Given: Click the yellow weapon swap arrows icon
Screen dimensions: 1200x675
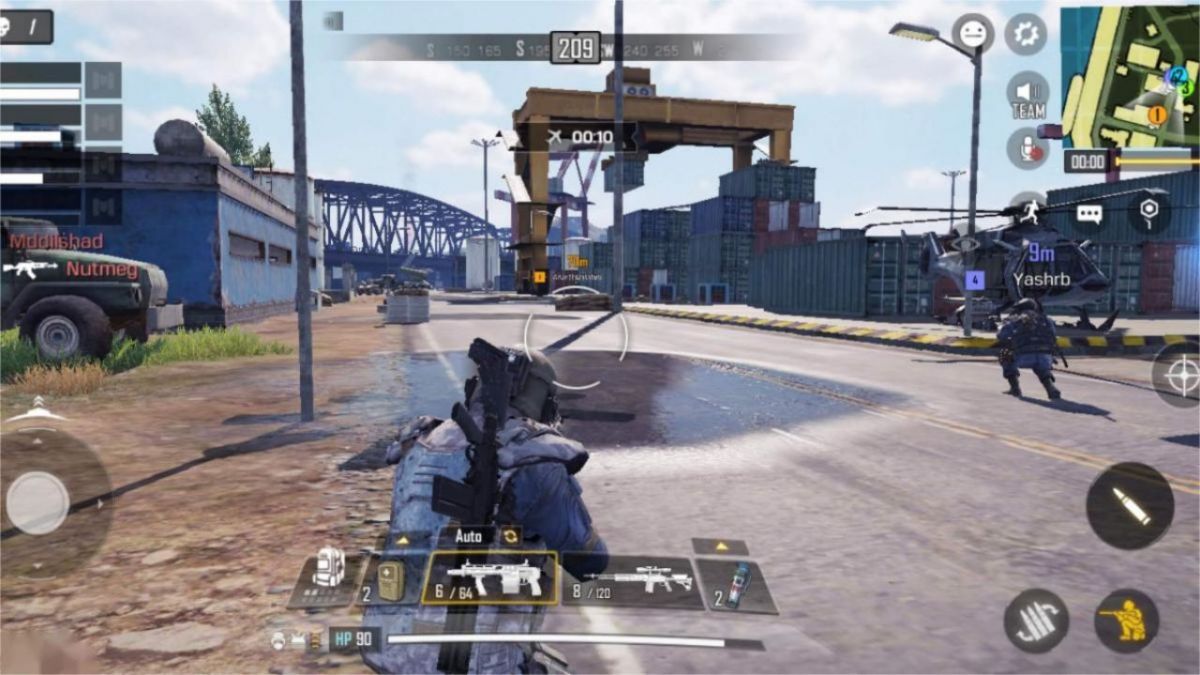Looking at the screenshot, I should coord(511,536).
